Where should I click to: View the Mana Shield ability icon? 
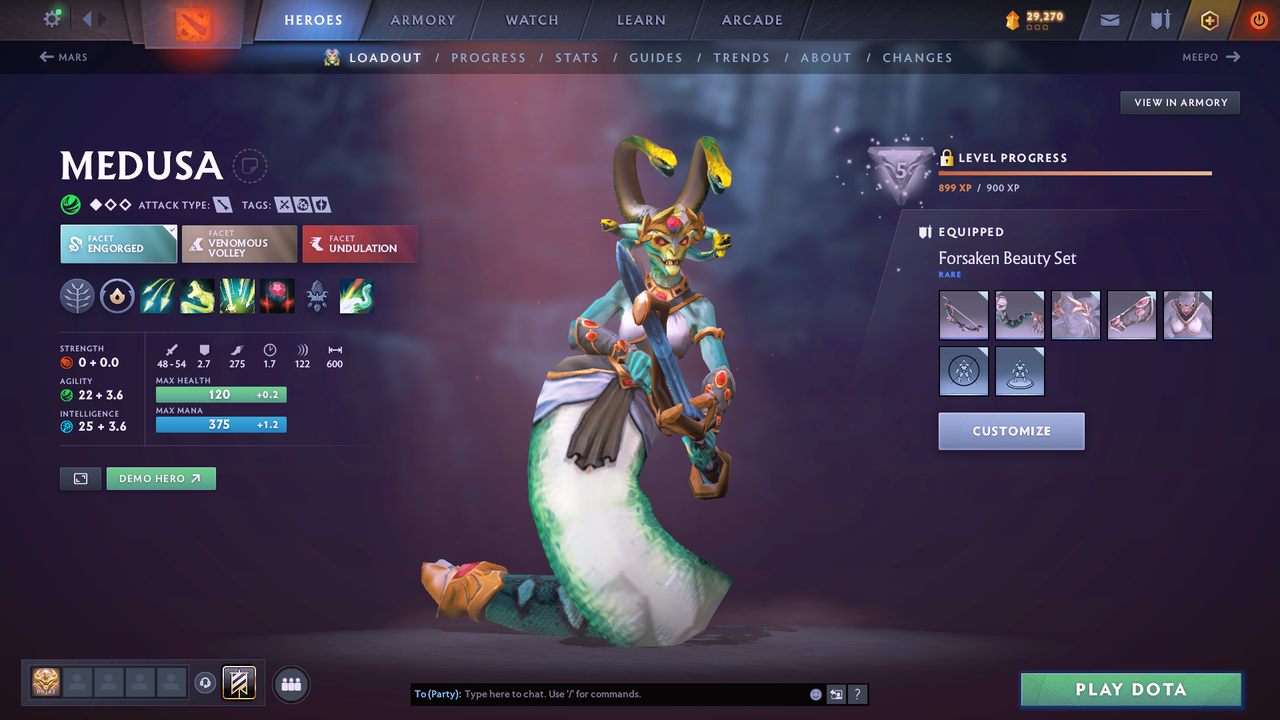point(236,295)
